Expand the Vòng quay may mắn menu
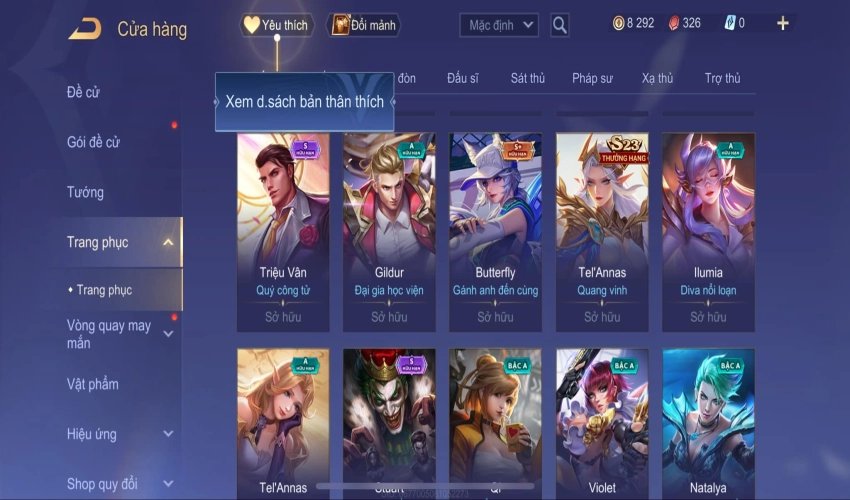 pos(168,334)
